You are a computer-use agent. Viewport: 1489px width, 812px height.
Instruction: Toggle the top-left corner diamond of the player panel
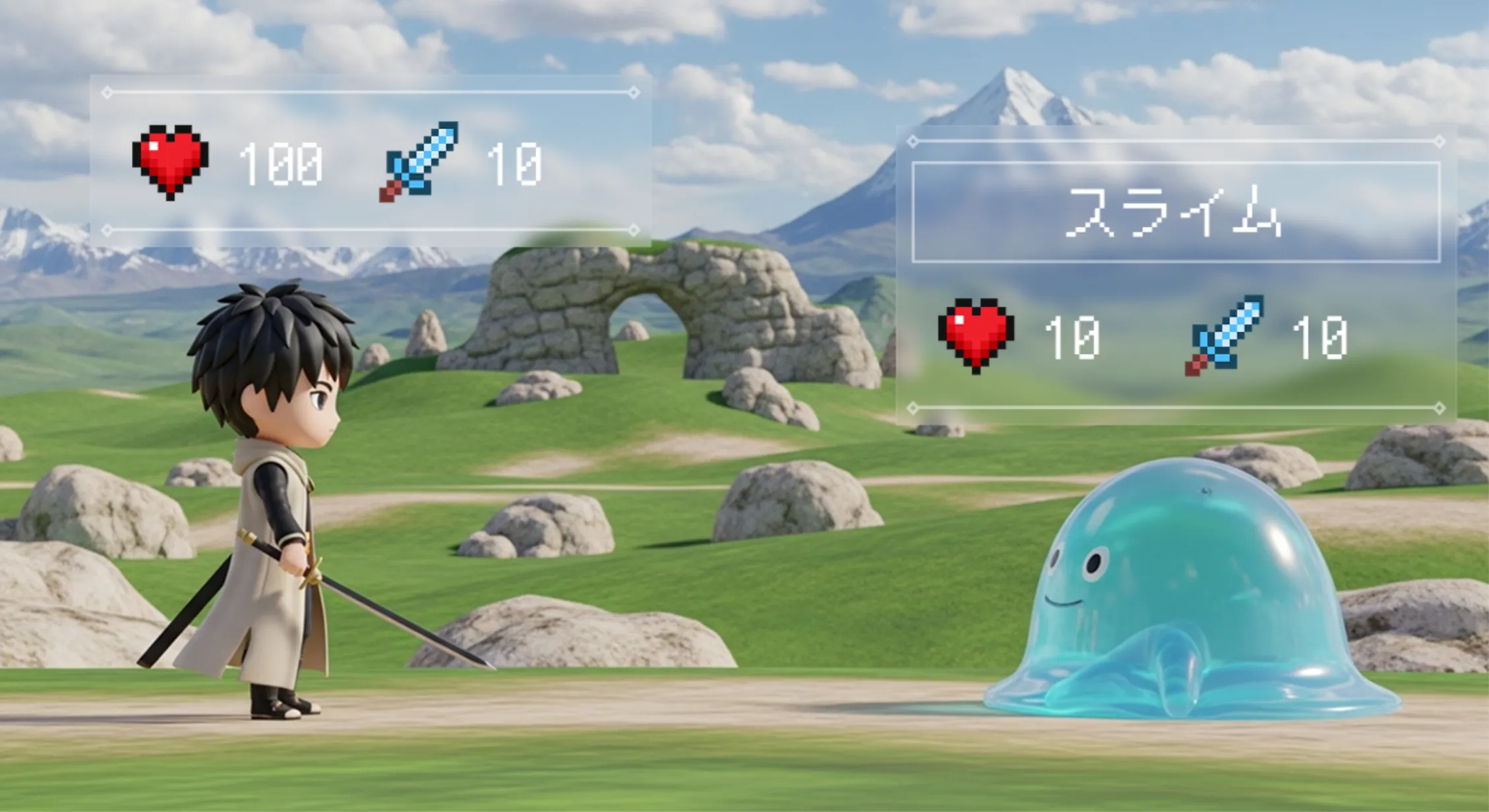(106, 92)
